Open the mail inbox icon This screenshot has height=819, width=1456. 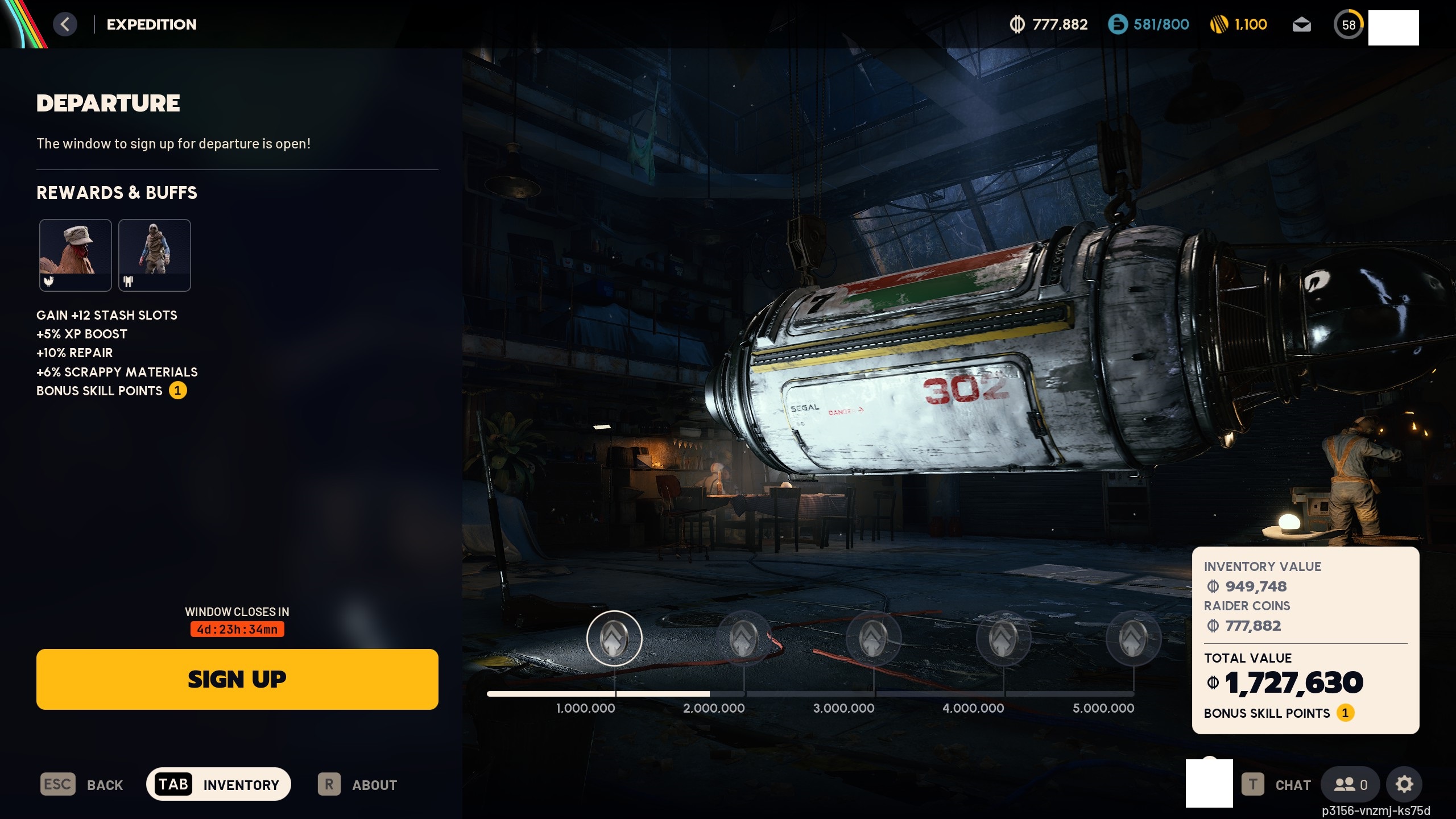pos(1301,25)
